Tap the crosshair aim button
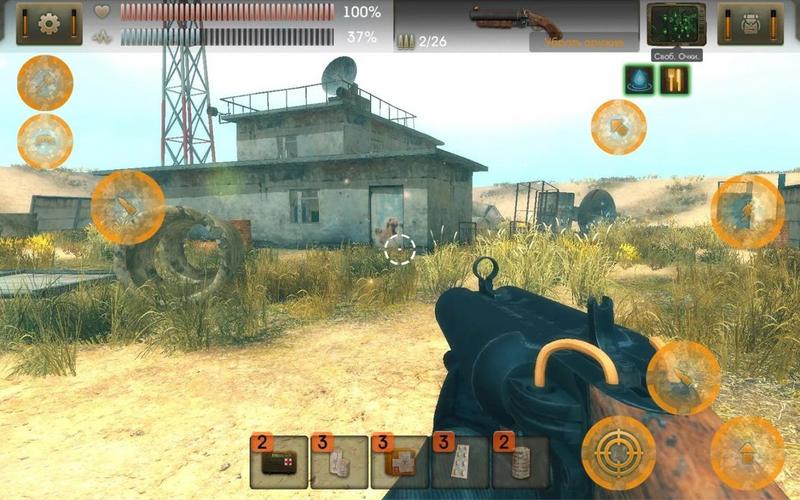 point(619,453)
